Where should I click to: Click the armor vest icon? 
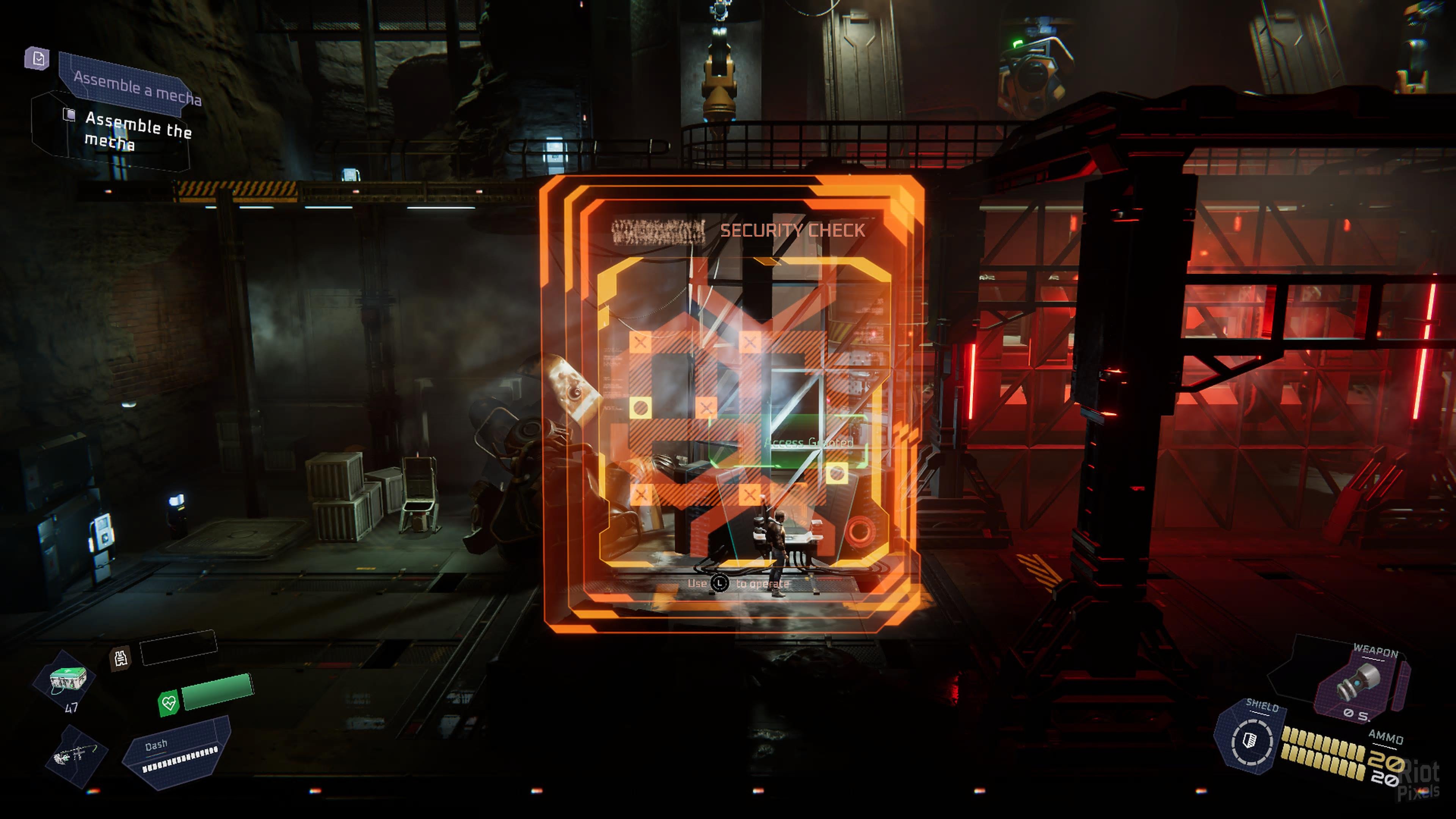click(121, 658)
